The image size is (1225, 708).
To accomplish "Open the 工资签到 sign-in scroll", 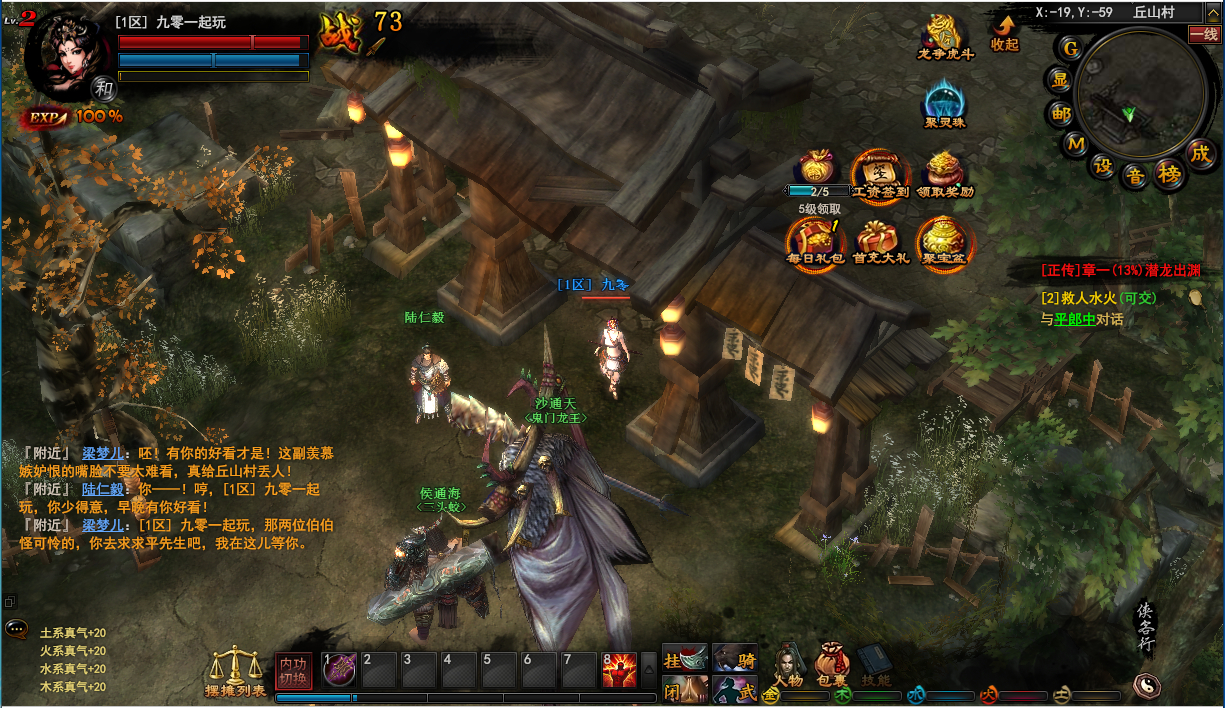I will [x=880, y=172].
